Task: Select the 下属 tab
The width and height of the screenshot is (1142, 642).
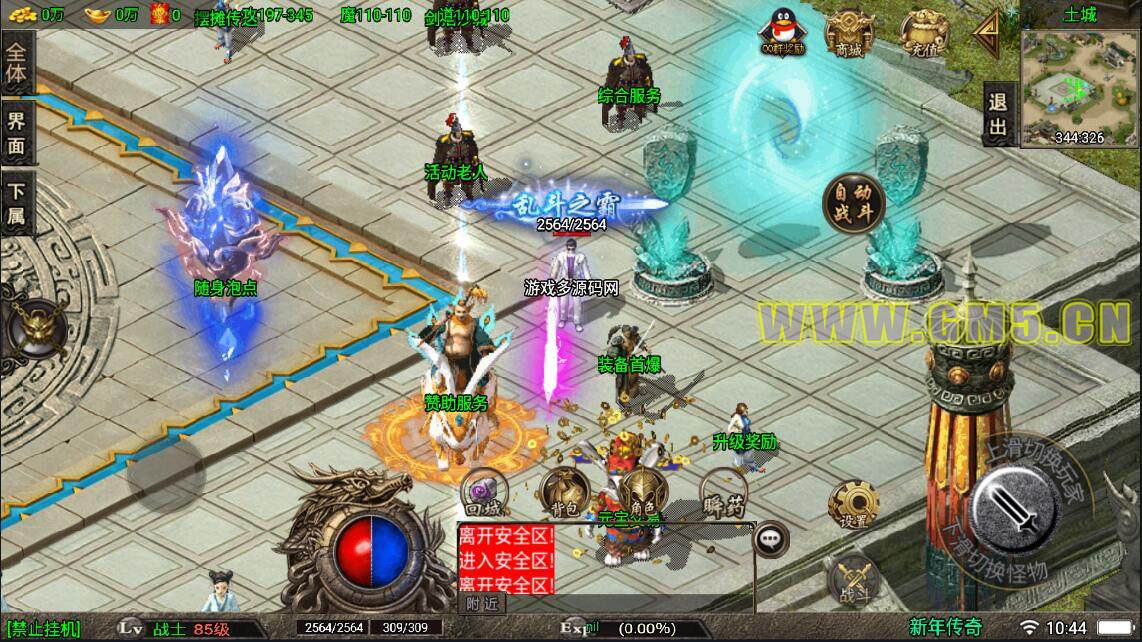Action: pyautogui.click(x=18, y=203)
